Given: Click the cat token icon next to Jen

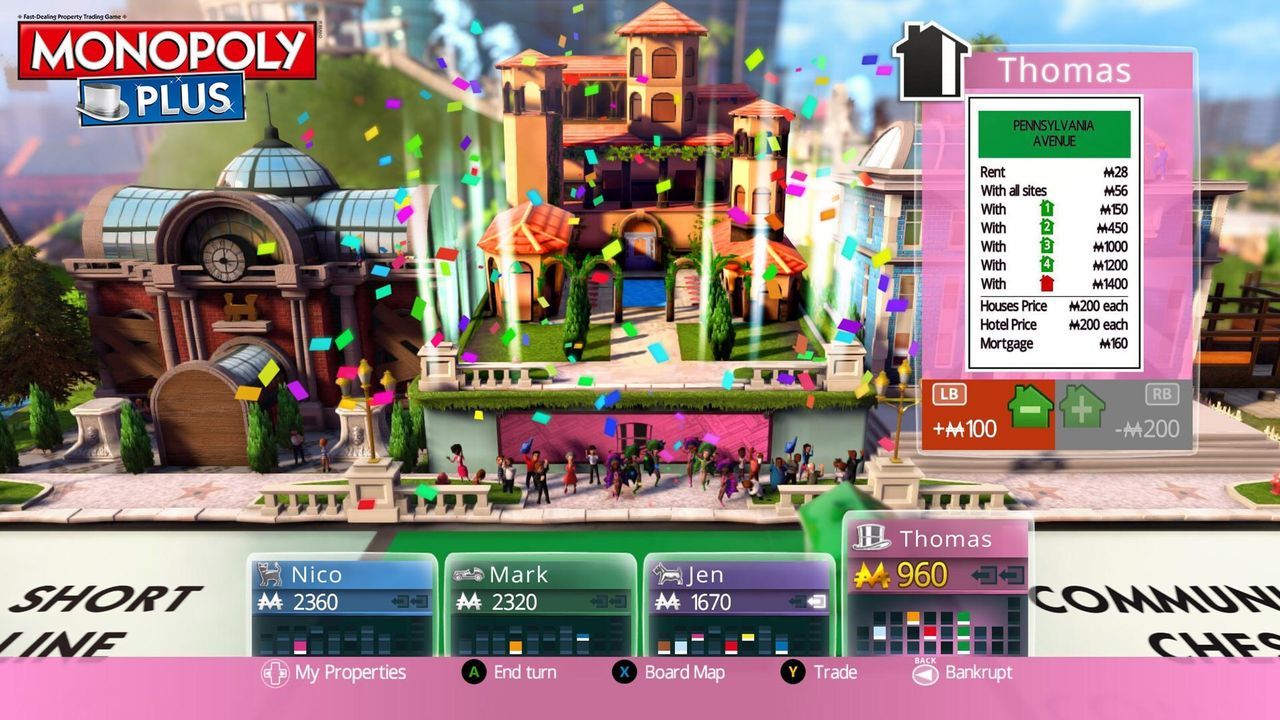Looking at the screenshot, I should pyautogui.click(x=670, y=574).
